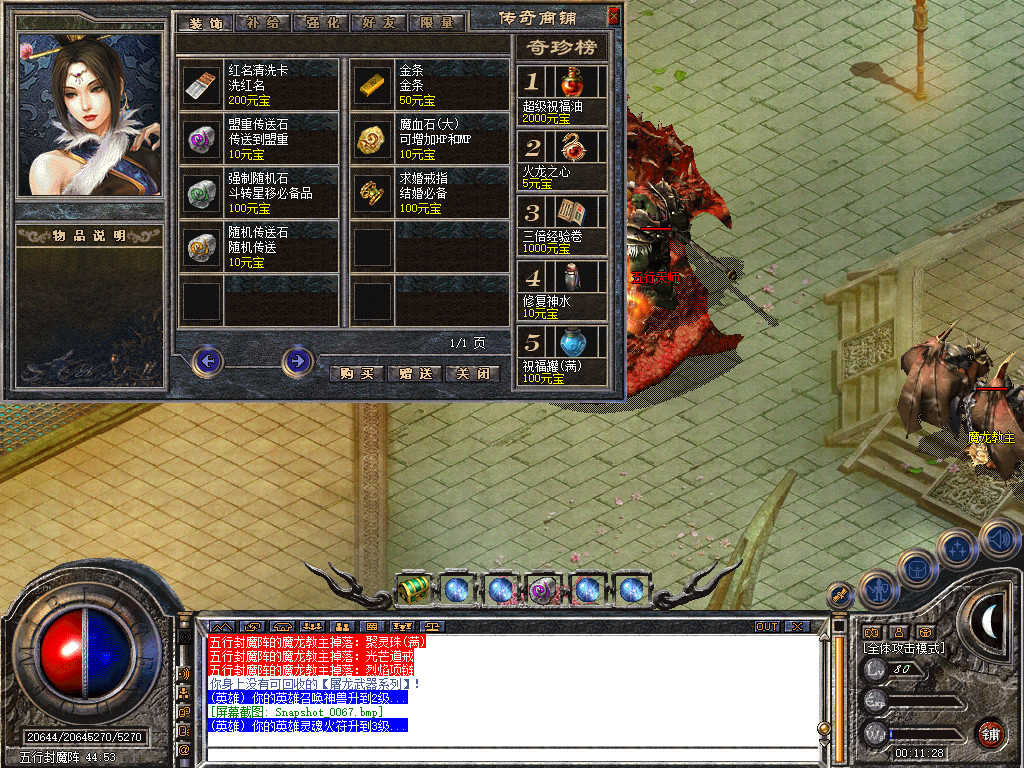Image resolution: width=1024 pixels, height=768 pixels.
Task: Click the 关闭 close button
Action: coord(472,373)
